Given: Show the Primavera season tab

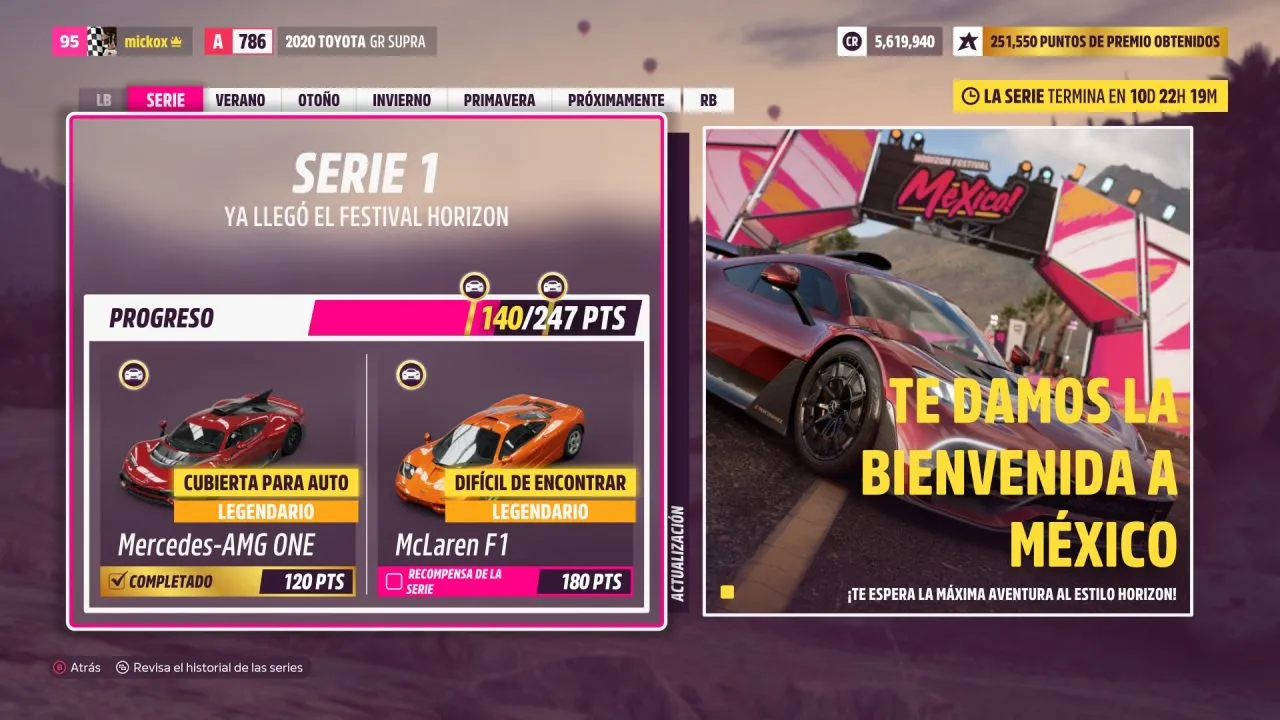Looking at the screenshot, I should pos(499,100).
